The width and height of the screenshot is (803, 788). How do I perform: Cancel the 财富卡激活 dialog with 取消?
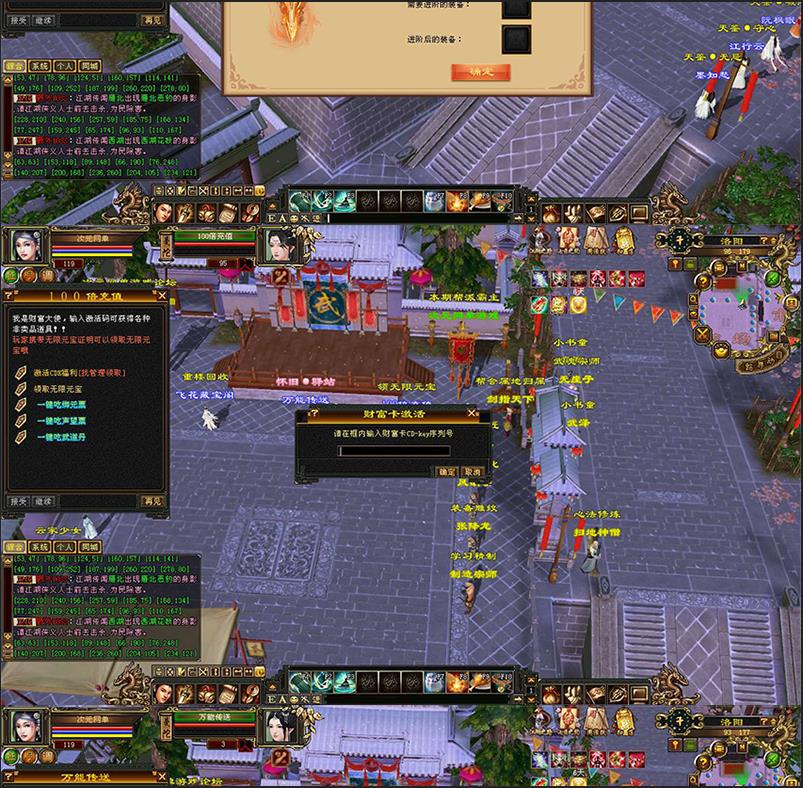click(472, 471)
